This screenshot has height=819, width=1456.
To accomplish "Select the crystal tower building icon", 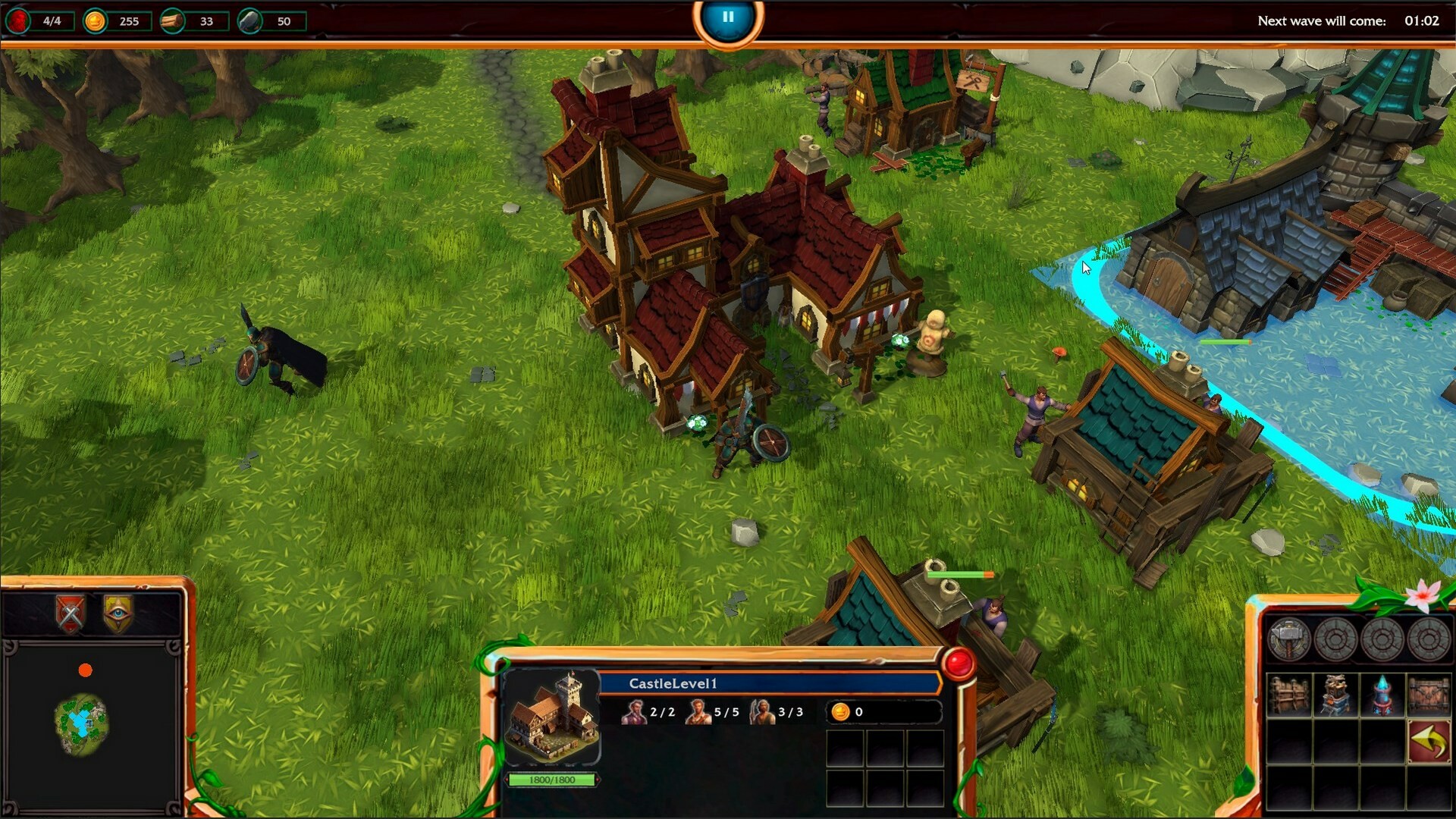I will [x=1382, y=695].
